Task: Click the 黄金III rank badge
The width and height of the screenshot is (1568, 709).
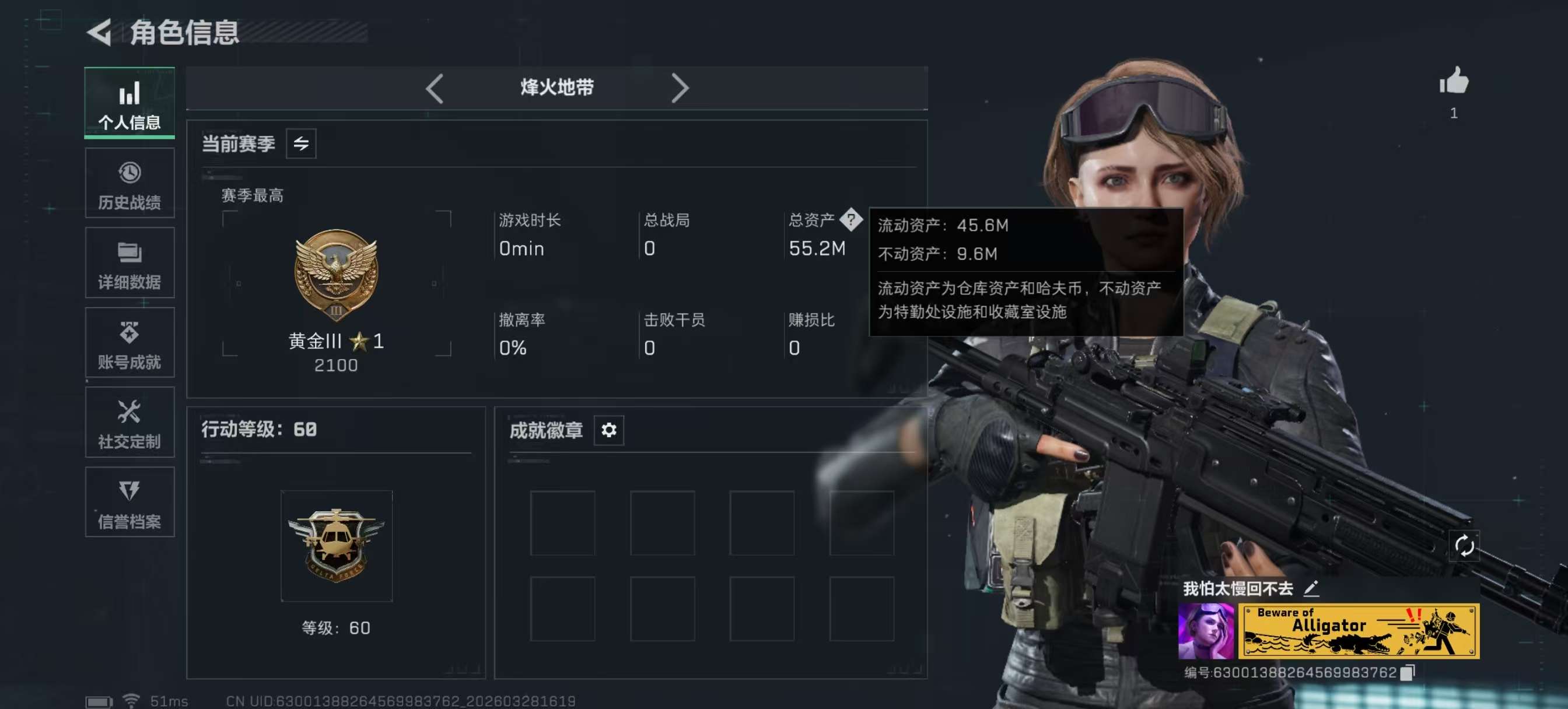Action: (x=337, y=277)
